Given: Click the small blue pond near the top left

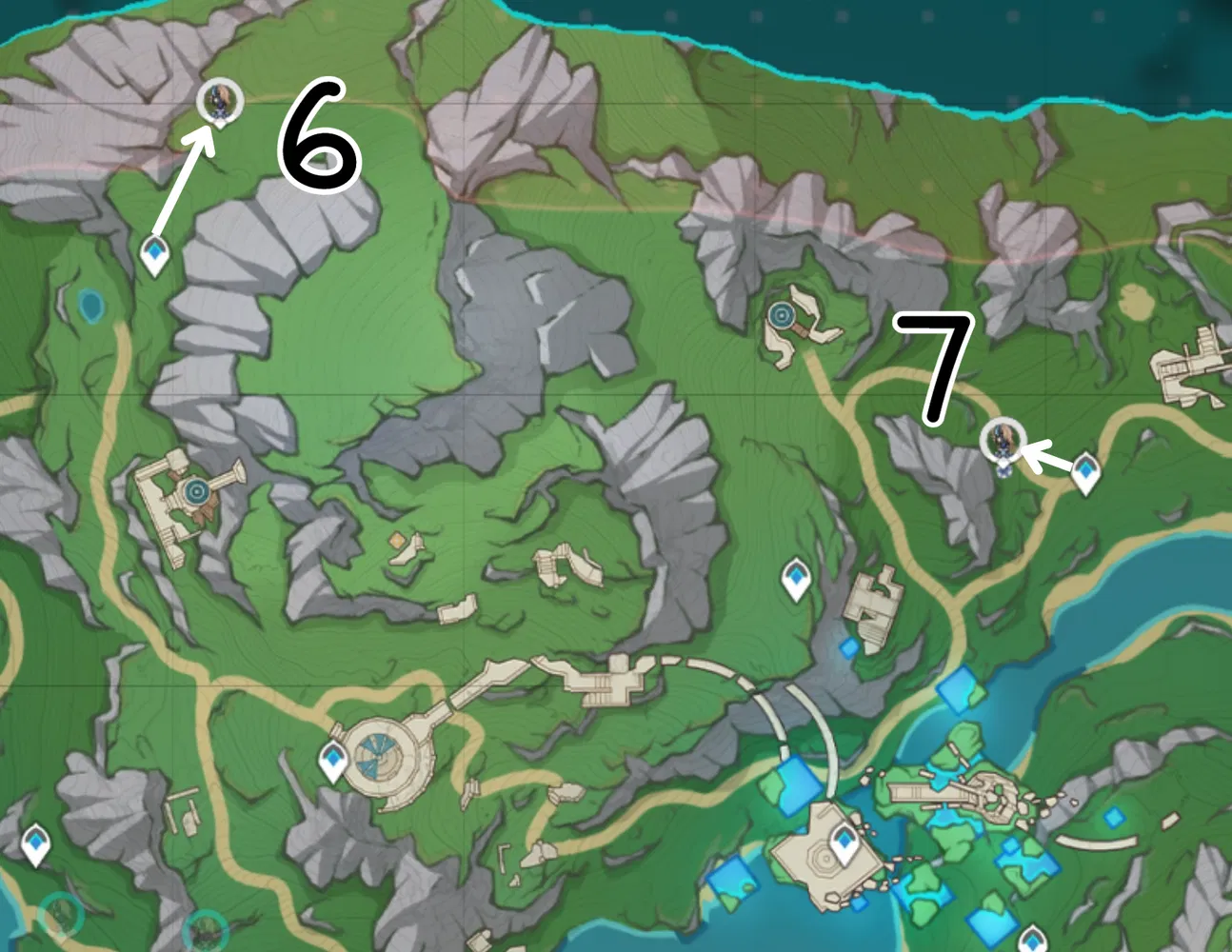Looking at the screenshot, I should tap(90, 307).
